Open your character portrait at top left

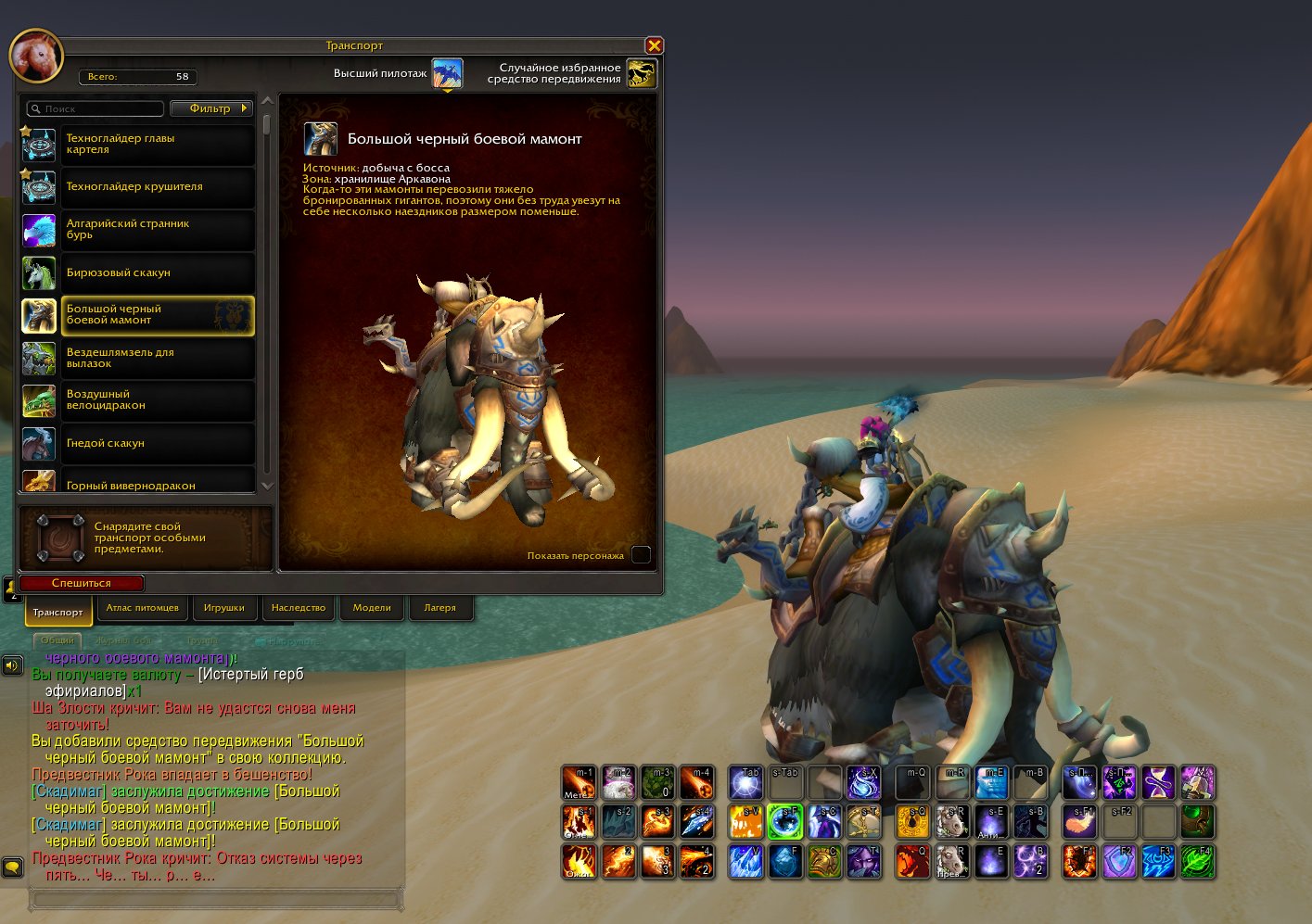pyautogui.click(x=36, y=56)
